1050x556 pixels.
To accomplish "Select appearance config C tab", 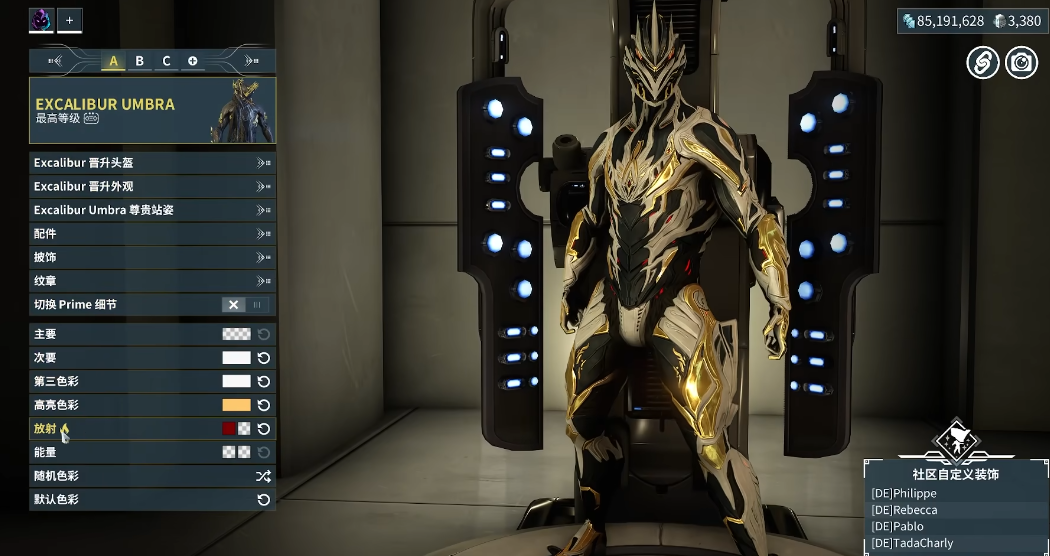I will (166, 61).
